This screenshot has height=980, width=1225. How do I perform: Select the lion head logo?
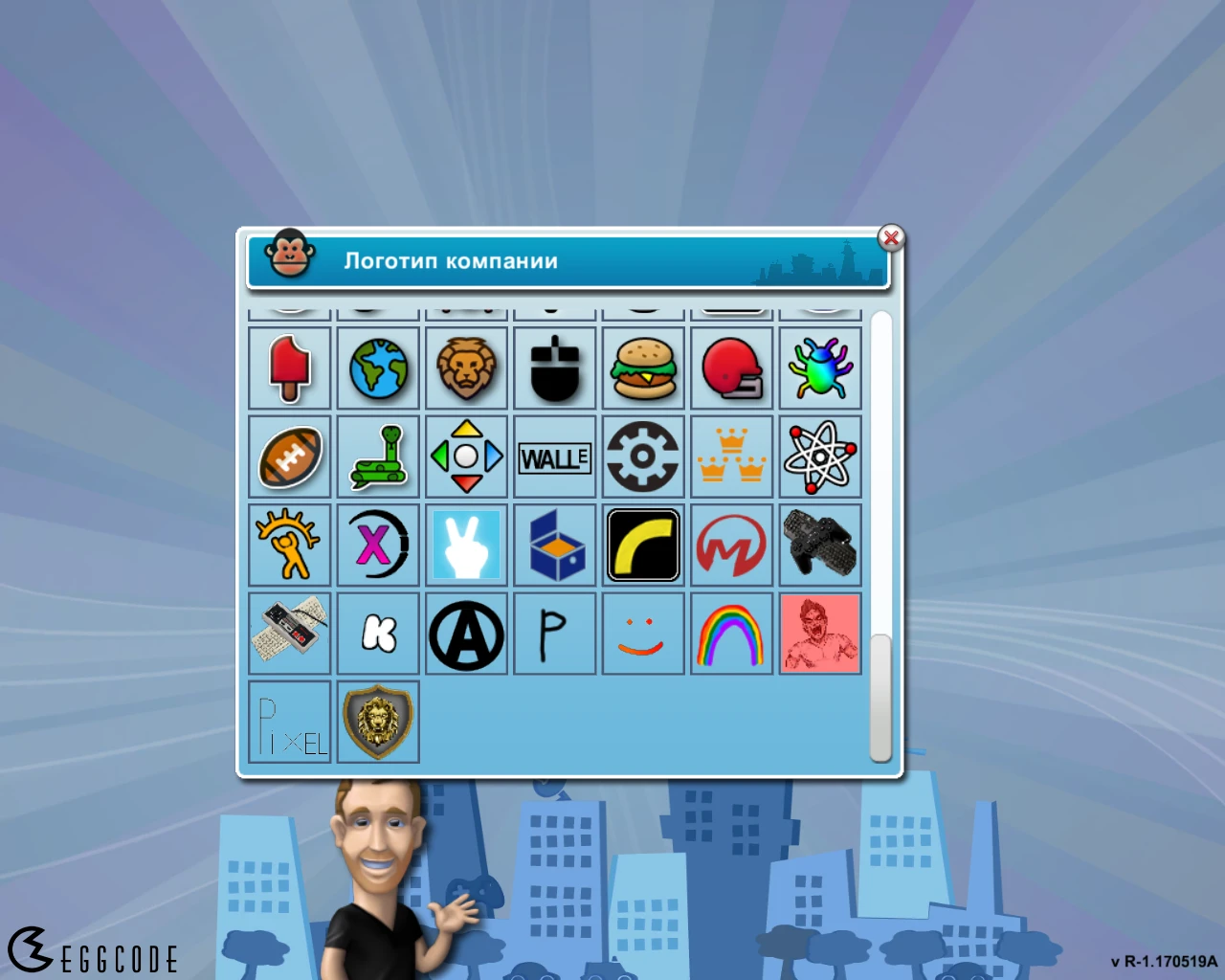point(466,368)
